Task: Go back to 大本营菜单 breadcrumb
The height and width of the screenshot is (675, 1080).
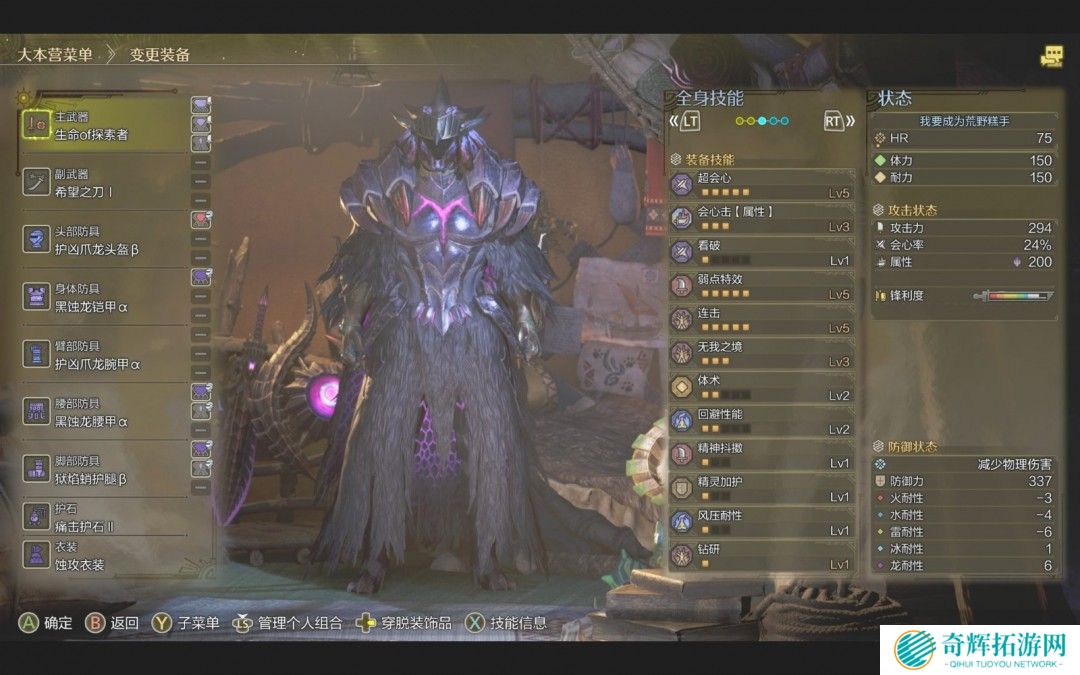Action: pos(55,55)
